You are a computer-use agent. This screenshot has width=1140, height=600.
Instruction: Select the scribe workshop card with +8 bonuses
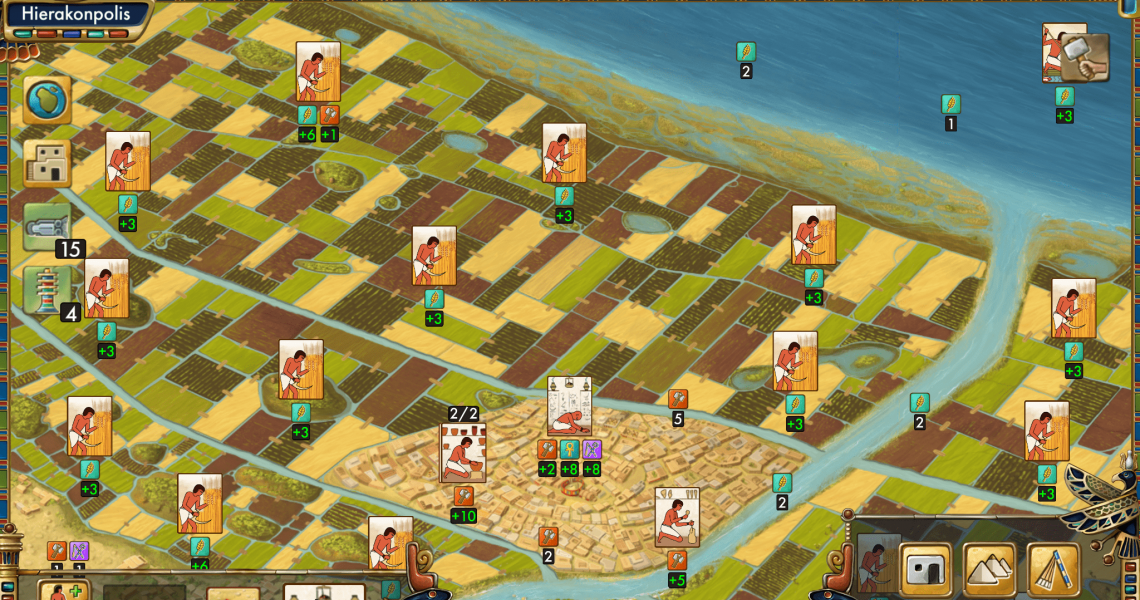(x=569, y=406)
